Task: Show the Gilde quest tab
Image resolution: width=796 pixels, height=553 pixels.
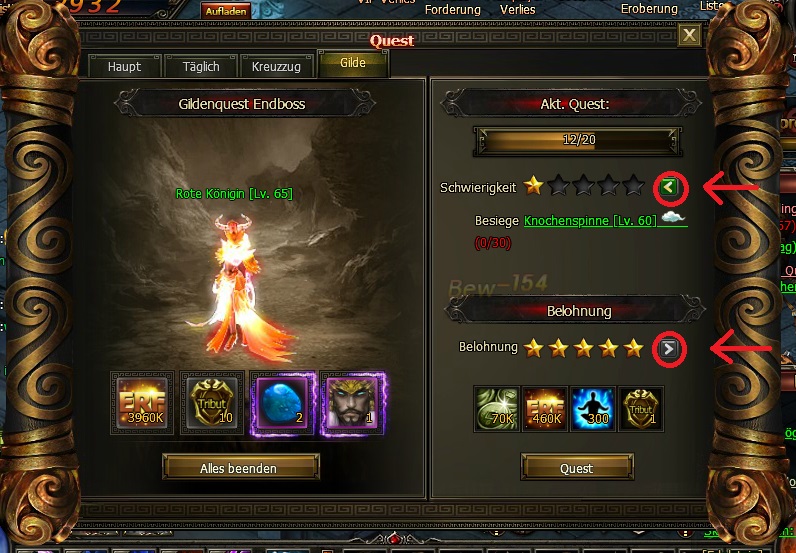Action: coord(352,63)
